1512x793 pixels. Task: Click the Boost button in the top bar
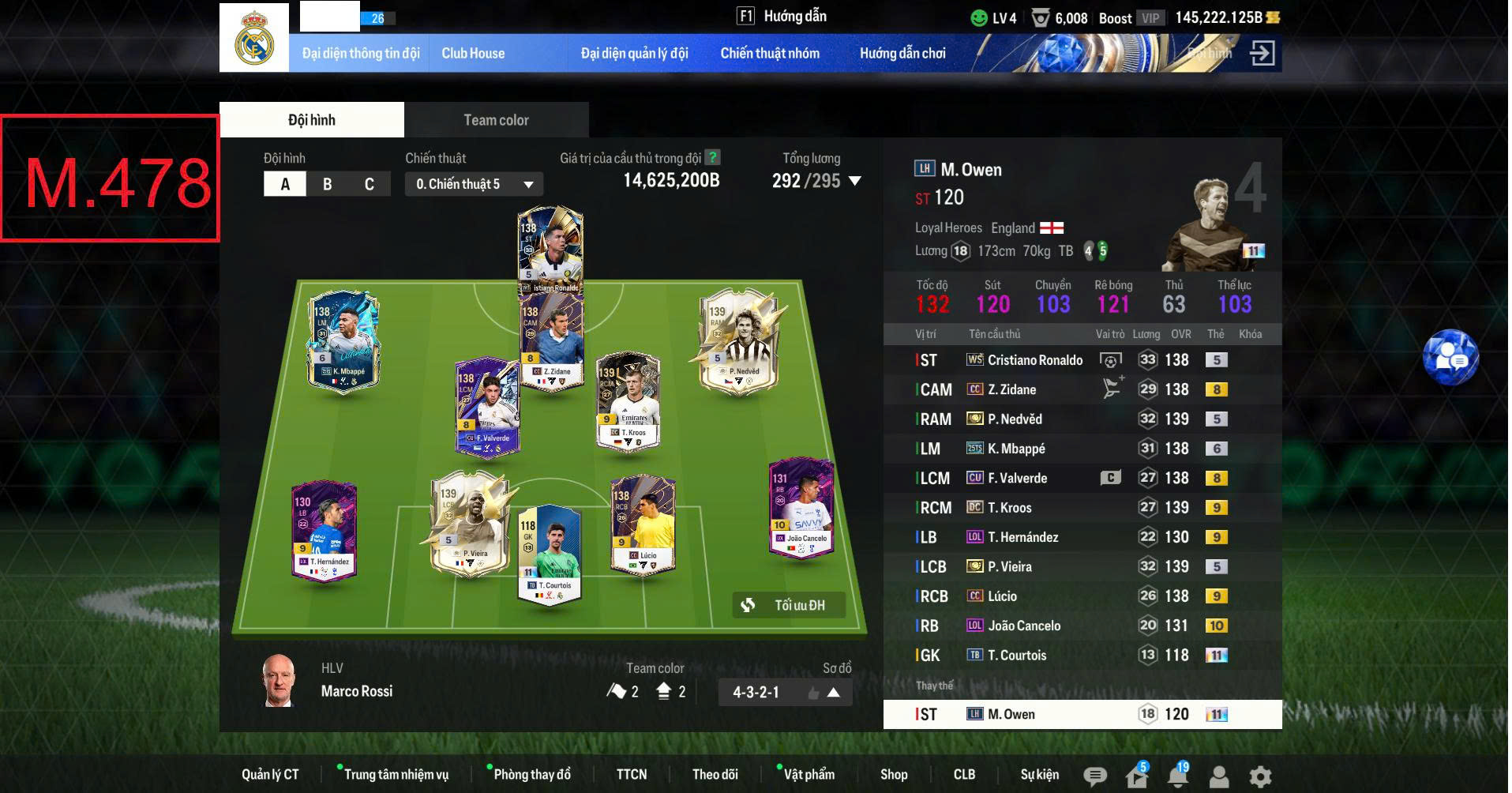click(x=1115, y=17)
